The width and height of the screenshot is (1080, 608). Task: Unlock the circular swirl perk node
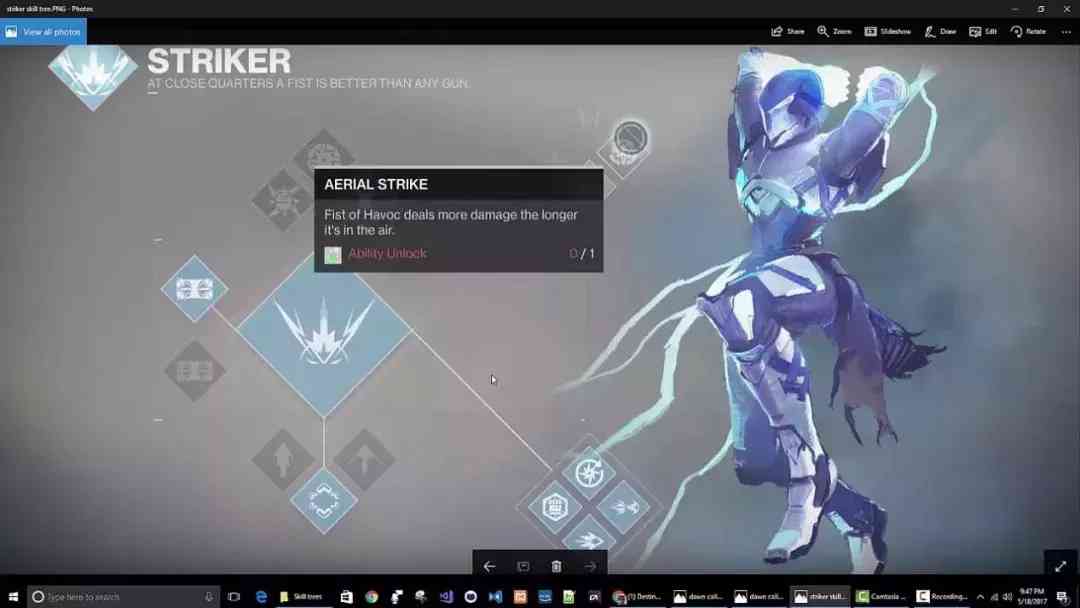589,473
